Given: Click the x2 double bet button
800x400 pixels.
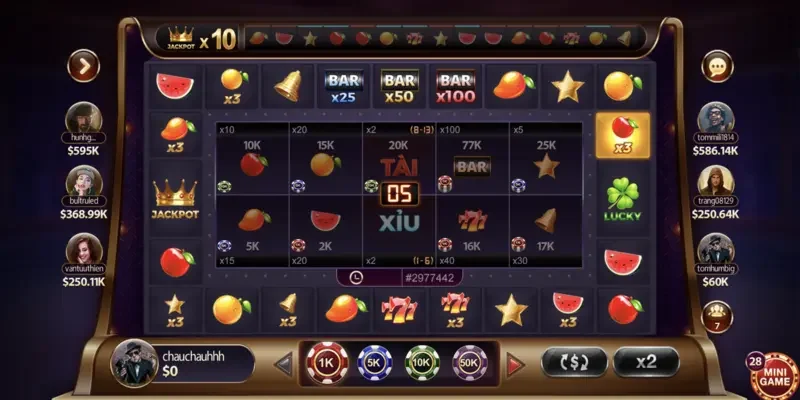Looking at the screenshot, I should [x=646, y=361].
